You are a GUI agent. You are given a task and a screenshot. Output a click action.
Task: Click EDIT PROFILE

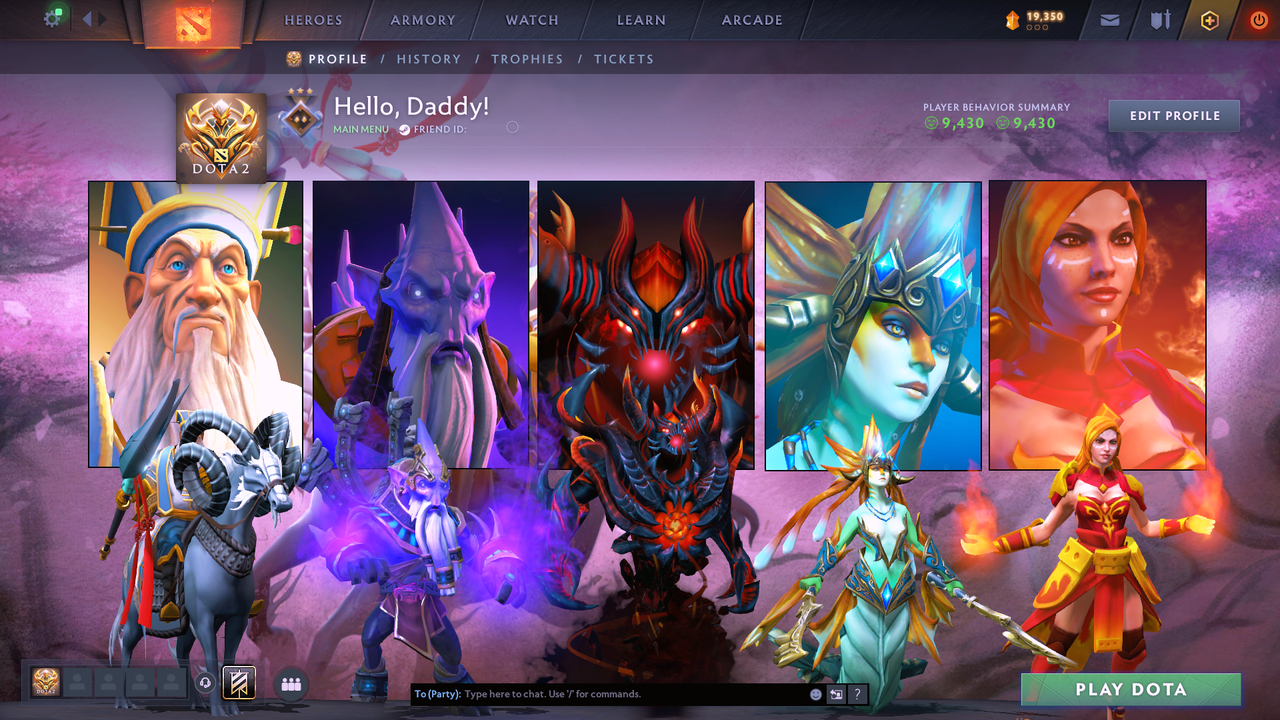tap(1173, 115)
